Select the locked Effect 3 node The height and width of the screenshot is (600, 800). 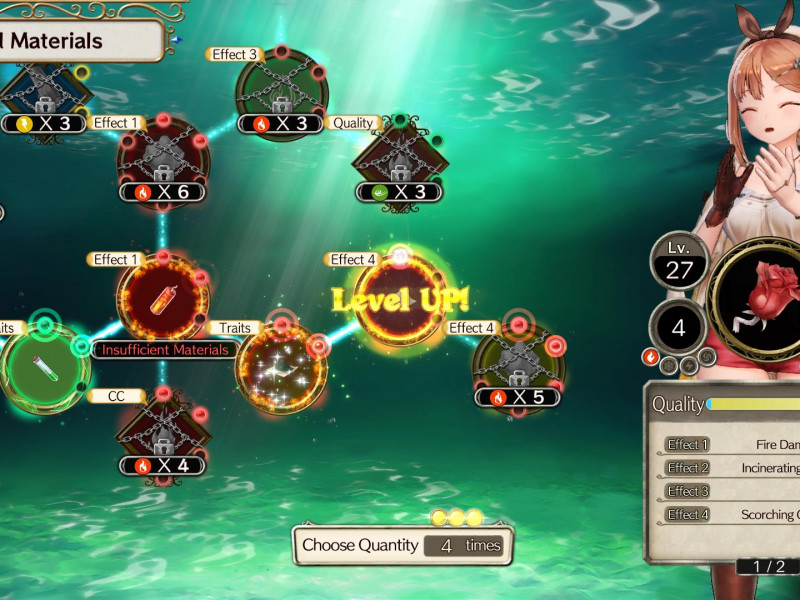pyautogui.click(x=281, y=91)
